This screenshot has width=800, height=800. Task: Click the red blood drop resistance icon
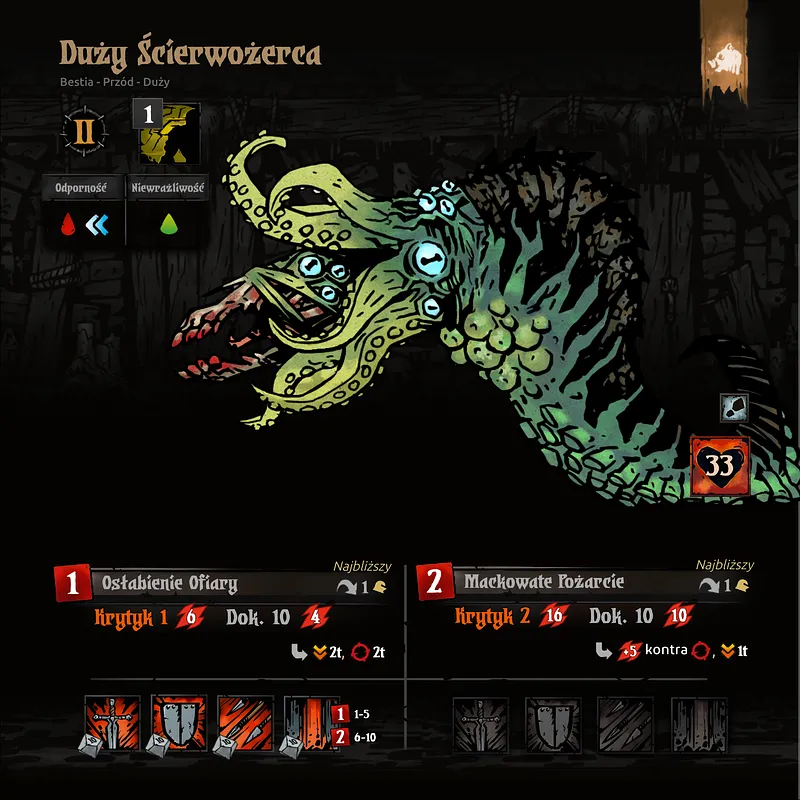coord(69,226)
